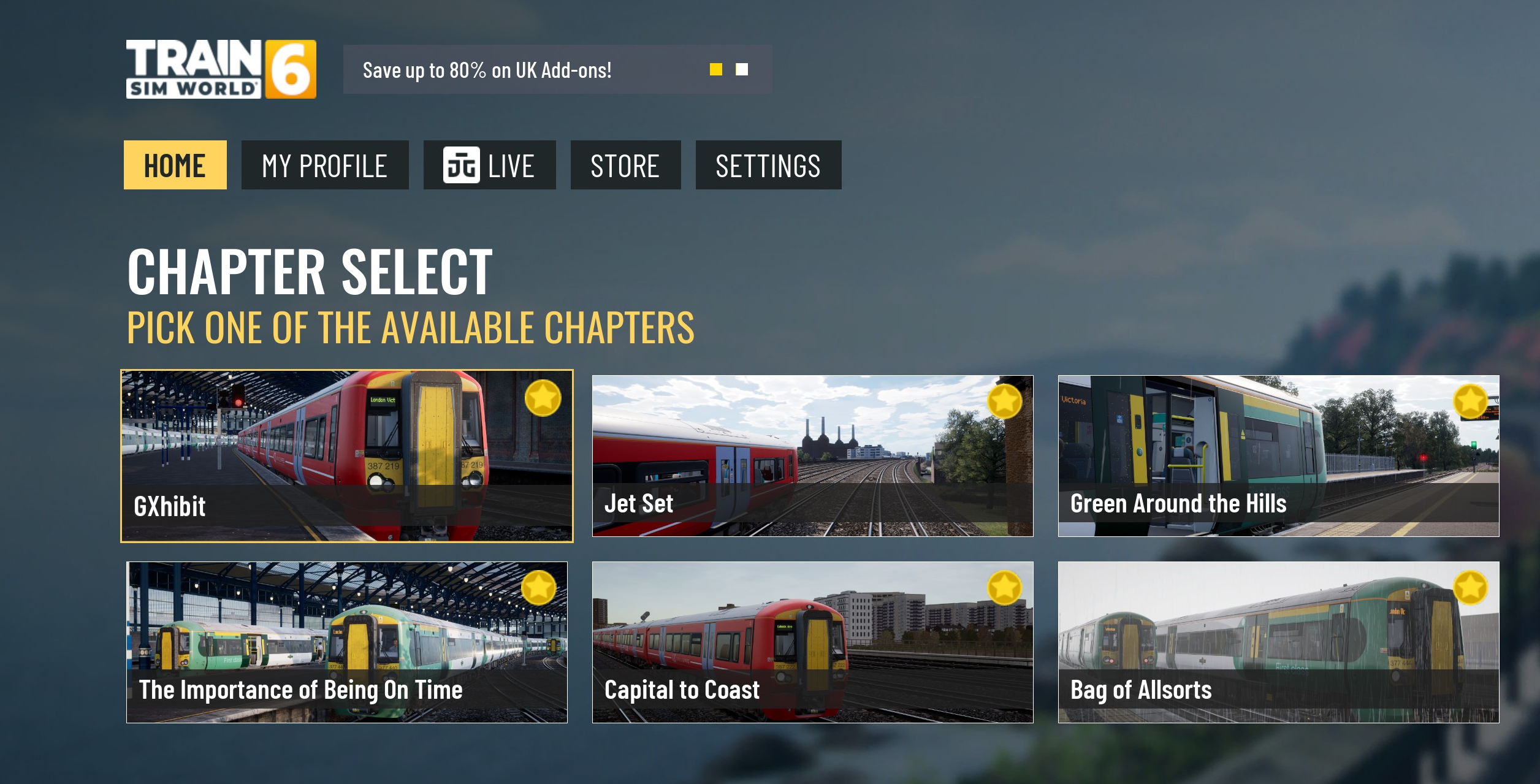Select the GXhibit chapter
Screen dimensions: 1540x784
point(347,456)
